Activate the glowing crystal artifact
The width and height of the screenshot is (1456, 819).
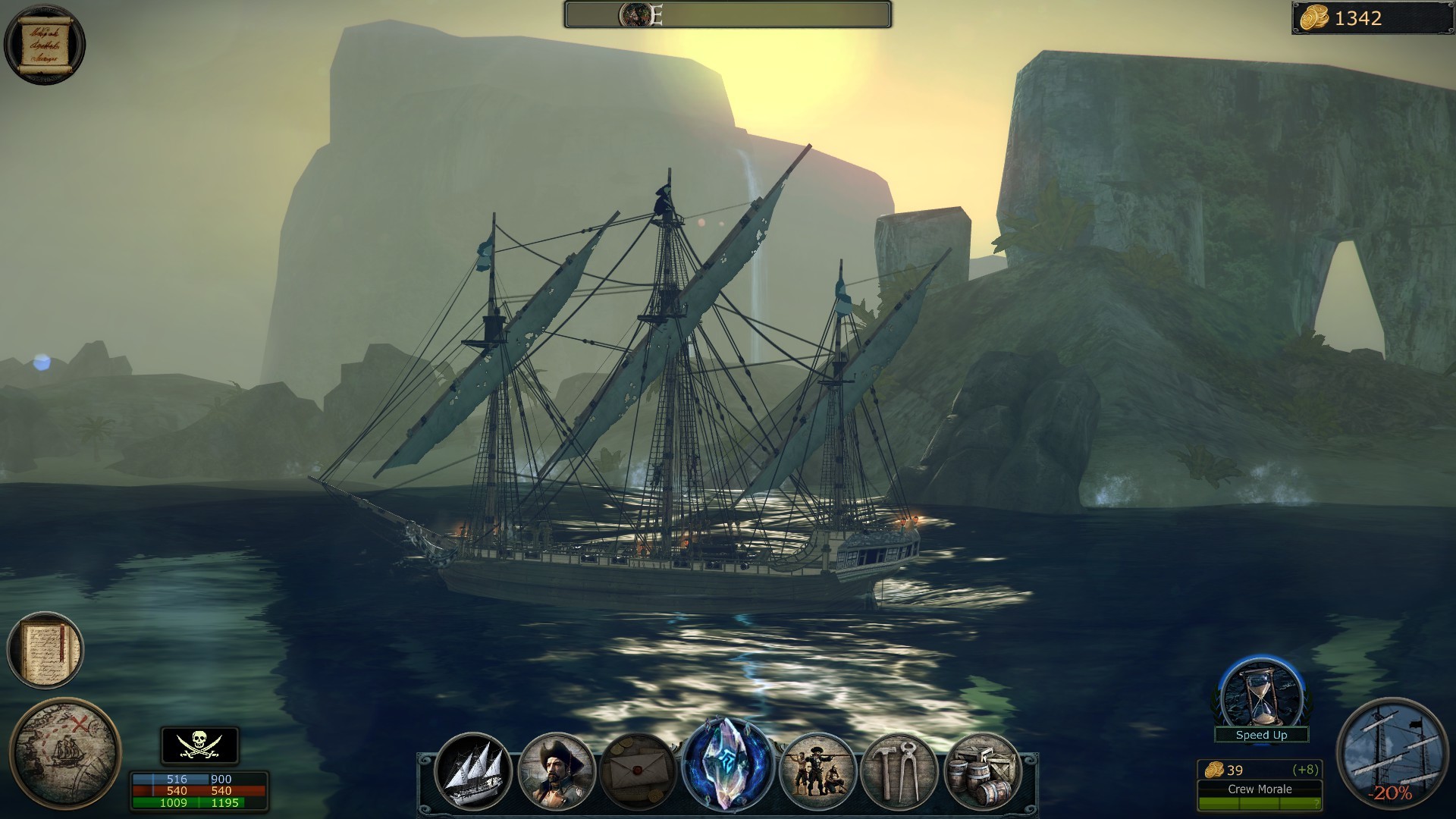[727, 764]
